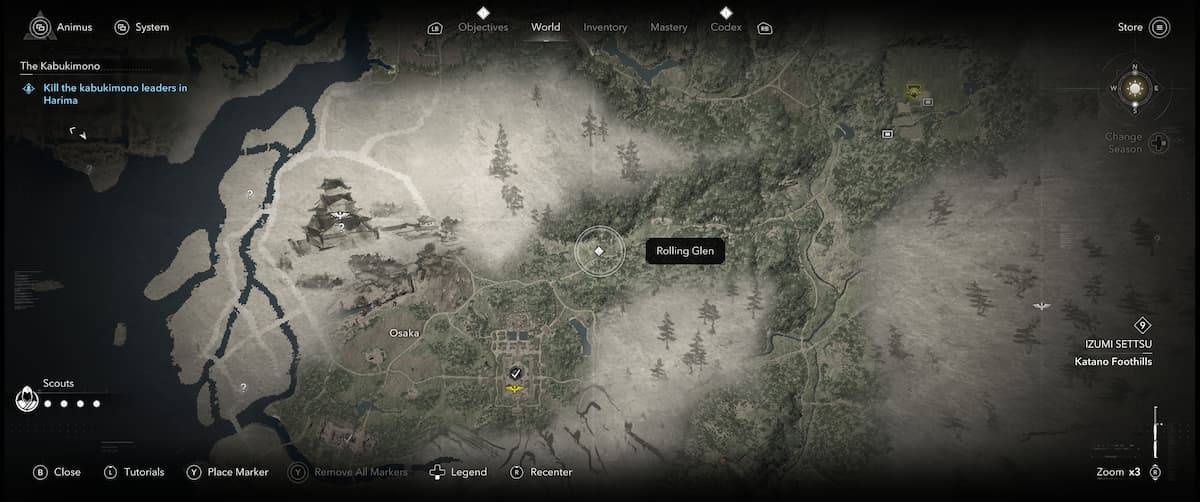The height and width of the screenshot is (502, 1200).
Task: Switch to the World tab
Action: pos(546,27)
